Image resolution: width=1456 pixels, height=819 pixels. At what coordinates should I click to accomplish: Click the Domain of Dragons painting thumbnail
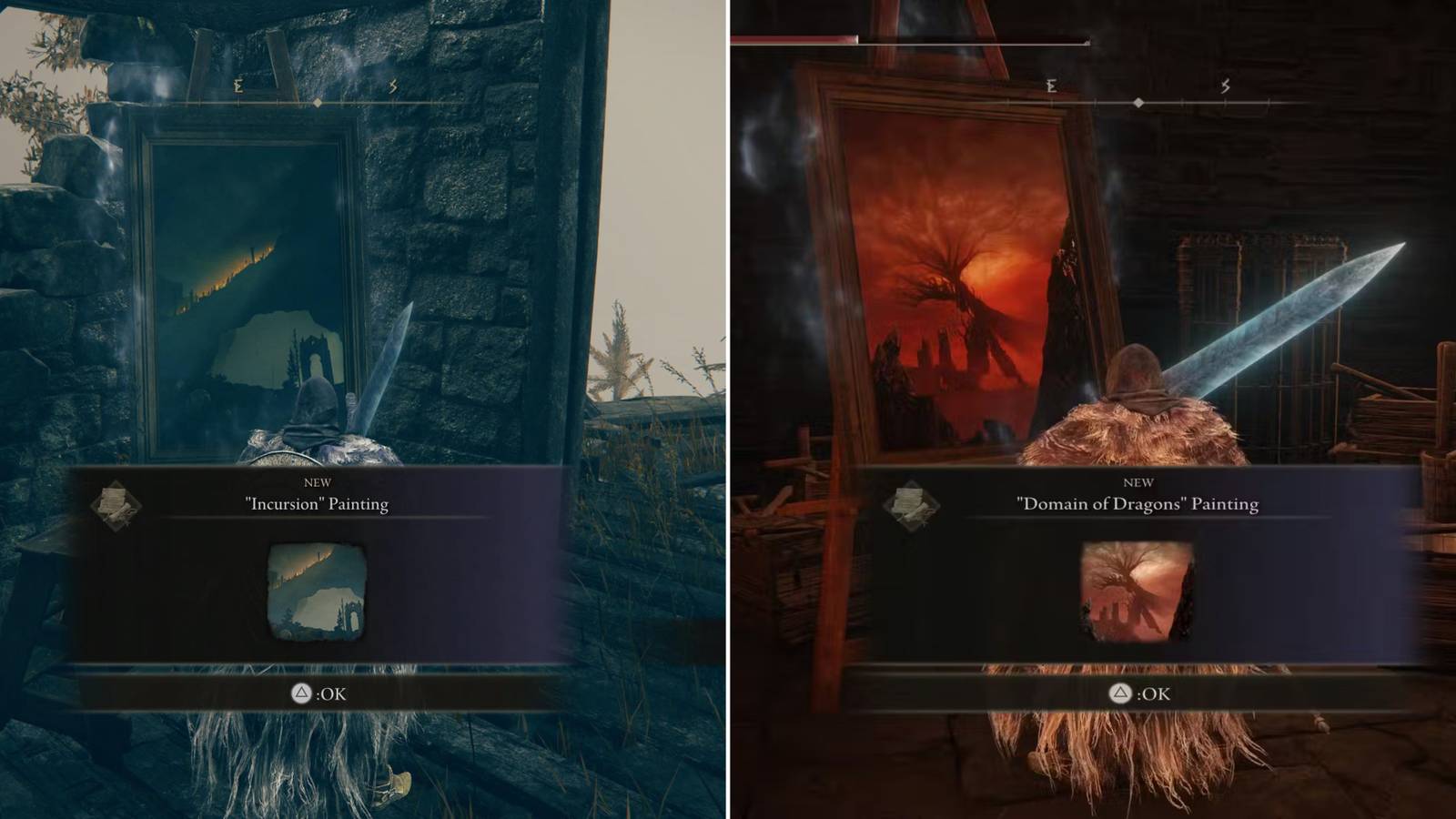[x=1137, y=590]
